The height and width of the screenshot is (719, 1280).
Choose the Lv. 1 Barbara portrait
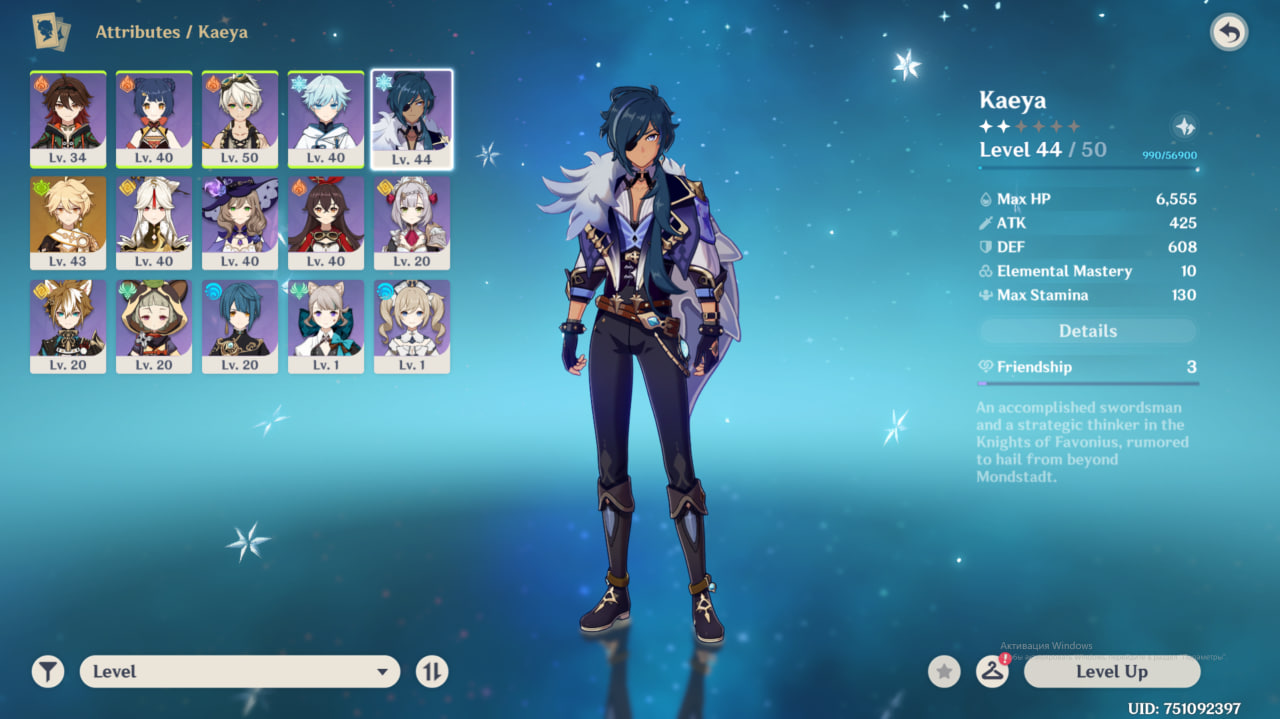(412, 327)
